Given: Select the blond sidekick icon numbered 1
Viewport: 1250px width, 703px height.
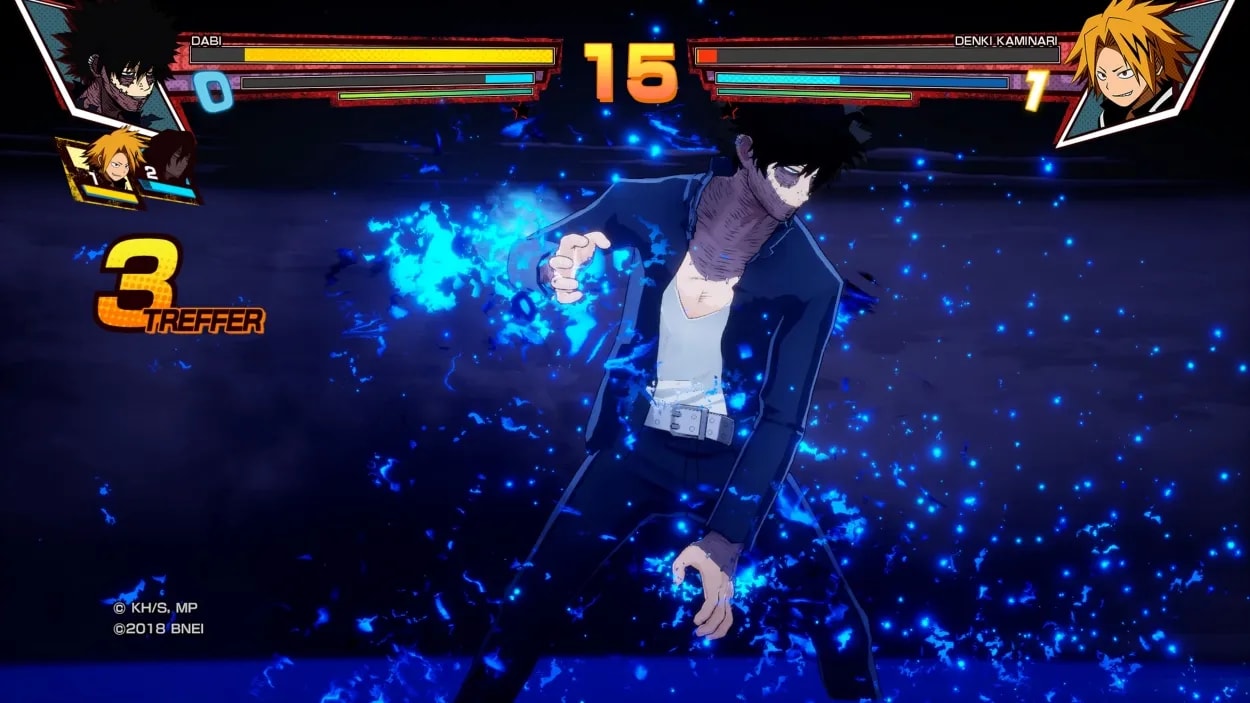Looking at the screenshot, I should pyautogui.click(x=108, y=165).
